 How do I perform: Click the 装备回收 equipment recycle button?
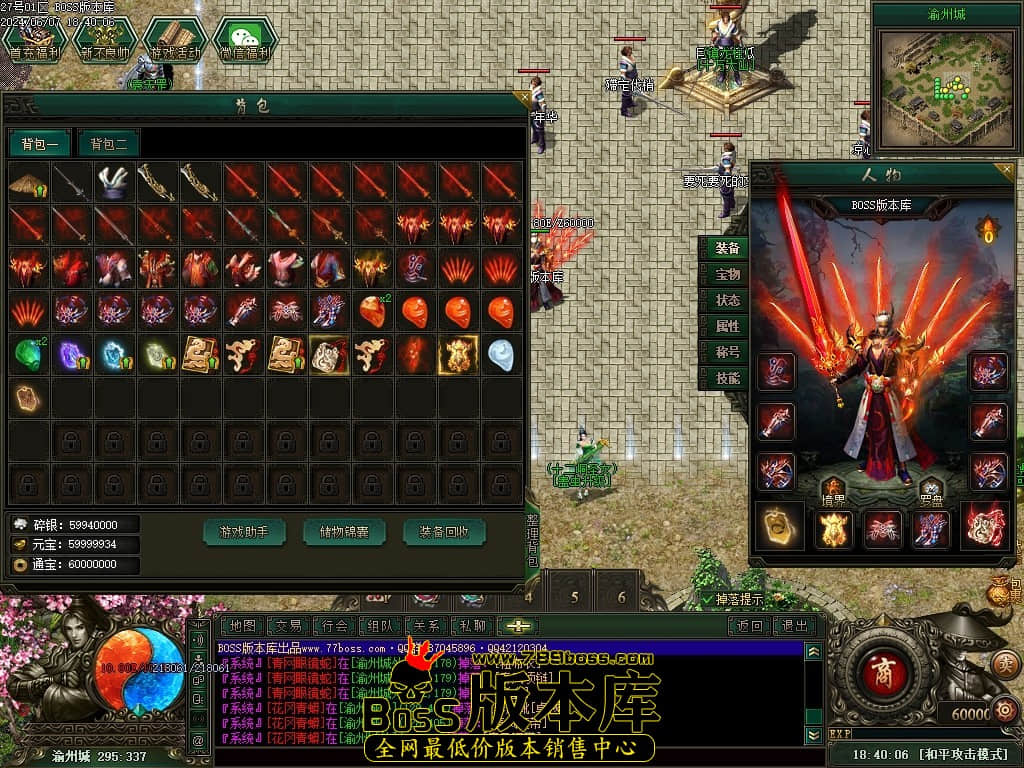(x=444, y=532)
